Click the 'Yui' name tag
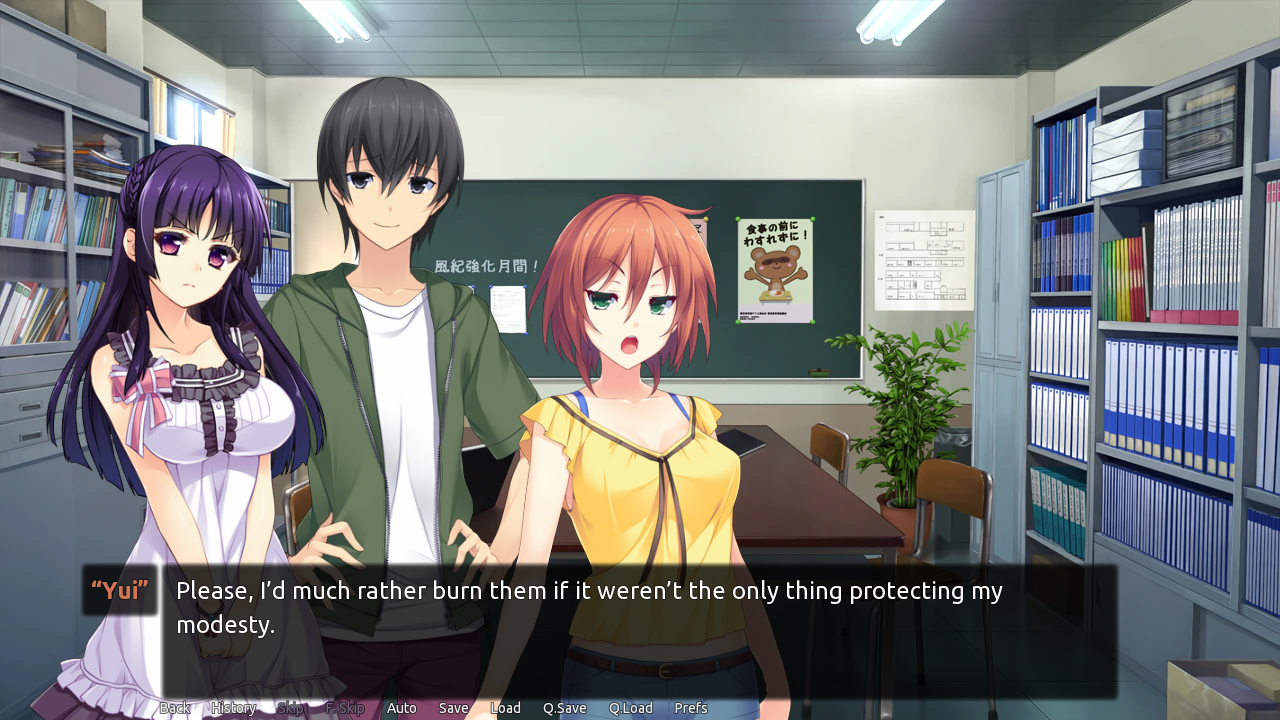 tap(119, 591)
